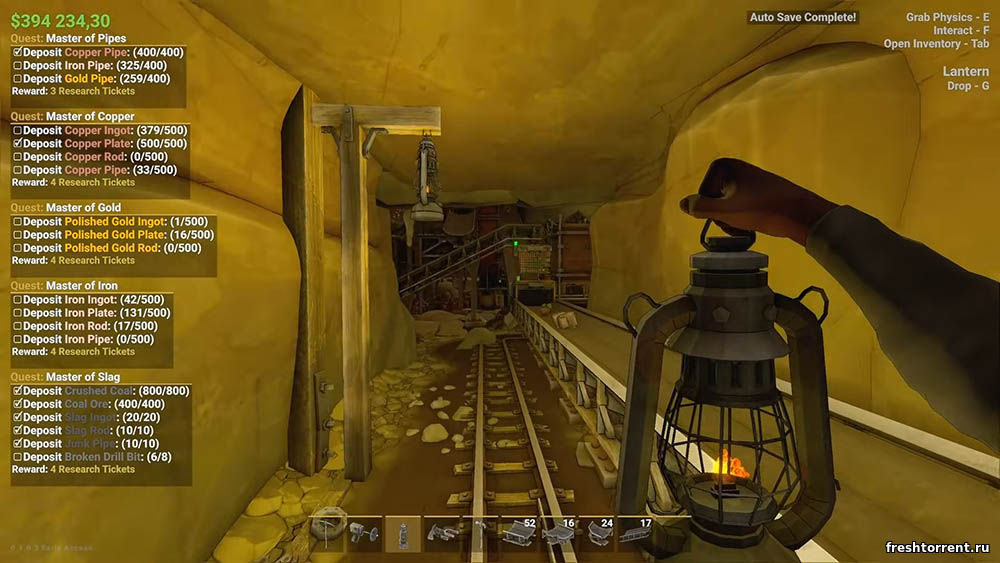Select the pickaxe hotbar slot
Image resolution: width=1000 pixels, height=563 pixels.
(x=328, y=533)
